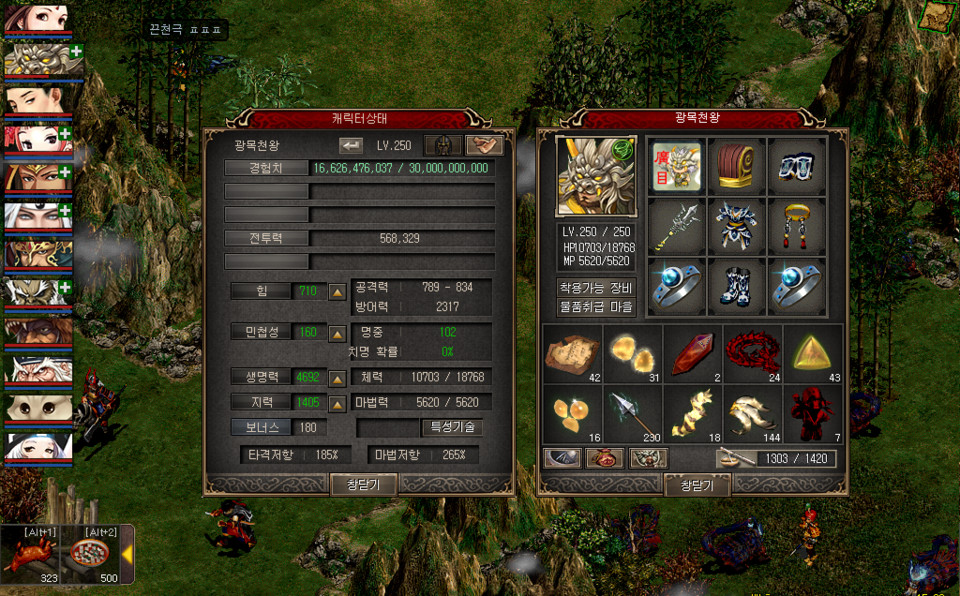Select the yellow triangle item stack
Screen dimensions: 960x596
pyautogui.click(x=812, y=354)
